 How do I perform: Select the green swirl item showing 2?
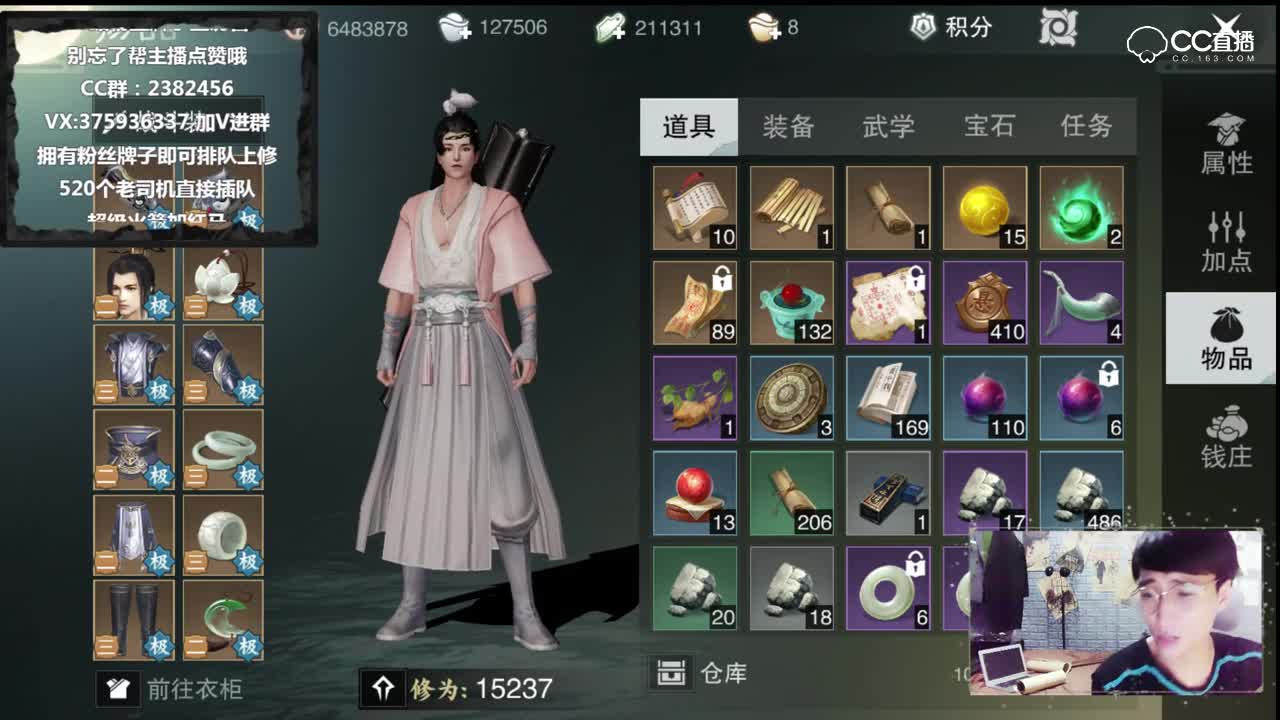(x=1081, y=206)
